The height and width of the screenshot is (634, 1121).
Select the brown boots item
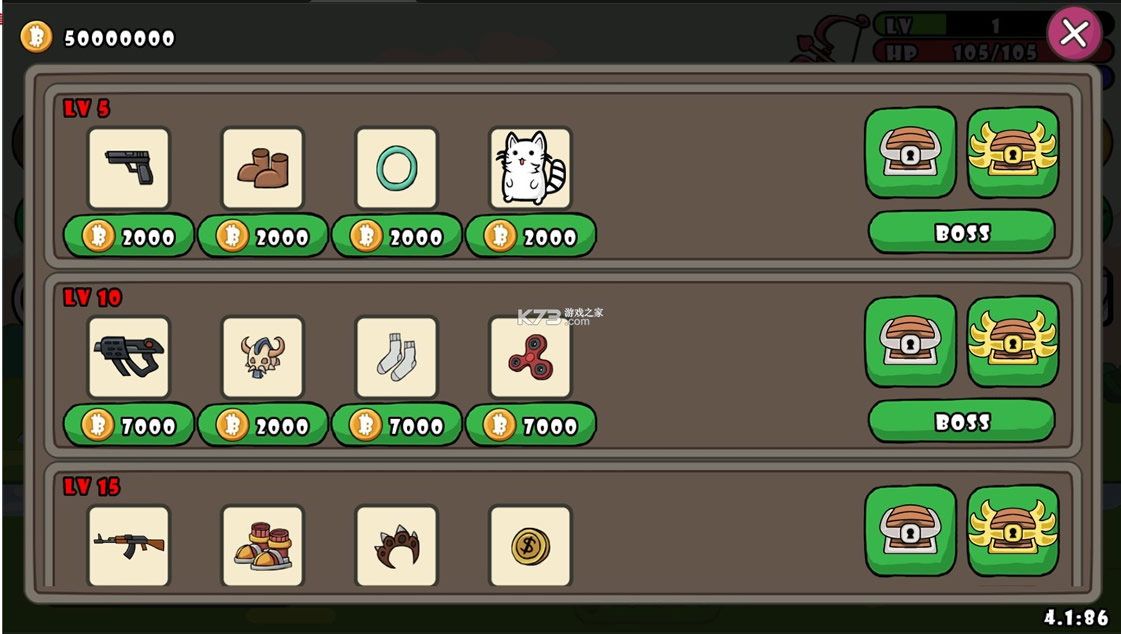tap(262, 168)
